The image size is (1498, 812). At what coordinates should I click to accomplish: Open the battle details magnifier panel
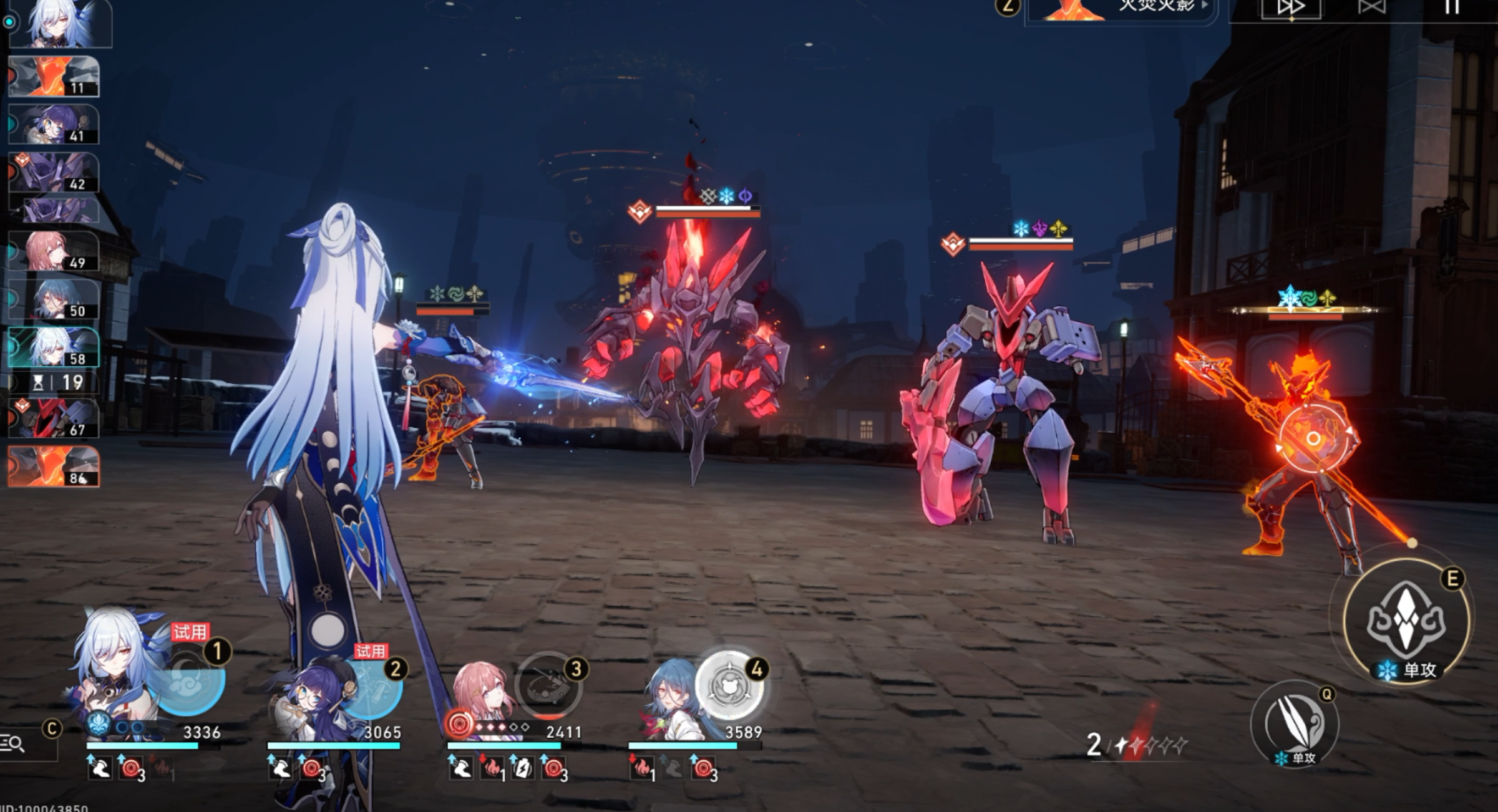coord(14,743)
